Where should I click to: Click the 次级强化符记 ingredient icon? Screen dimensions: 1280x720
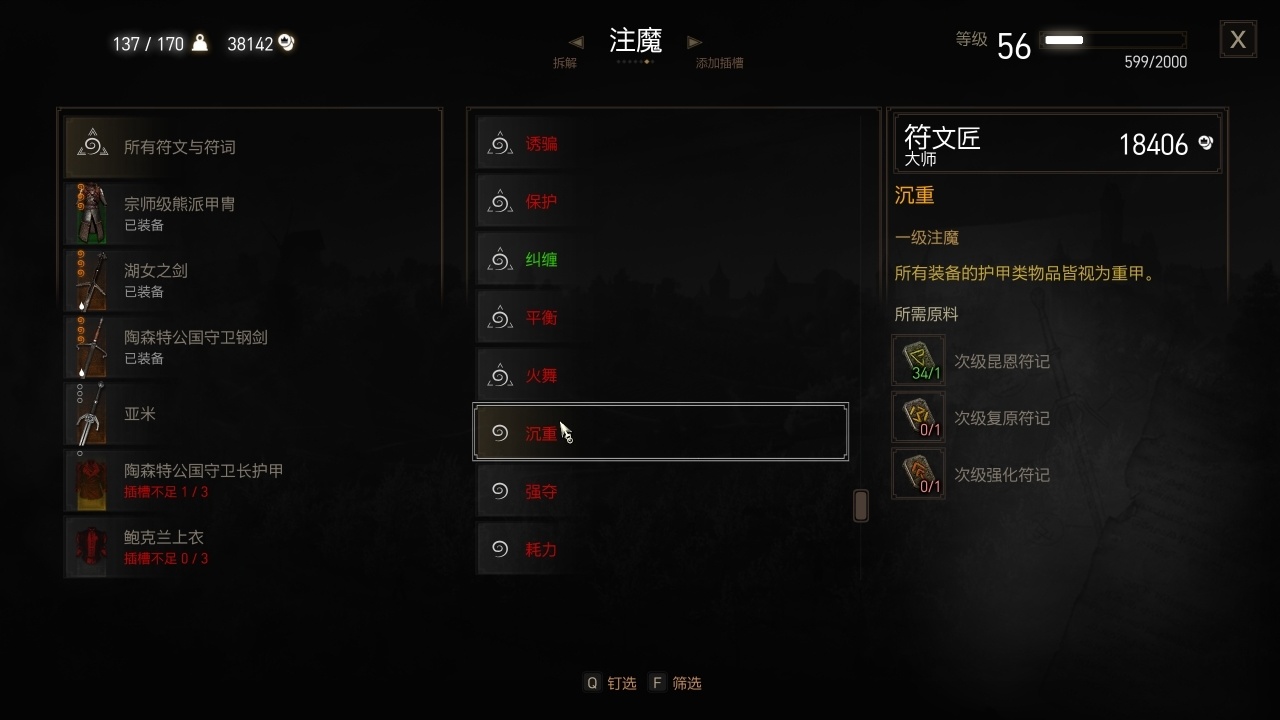918,473
